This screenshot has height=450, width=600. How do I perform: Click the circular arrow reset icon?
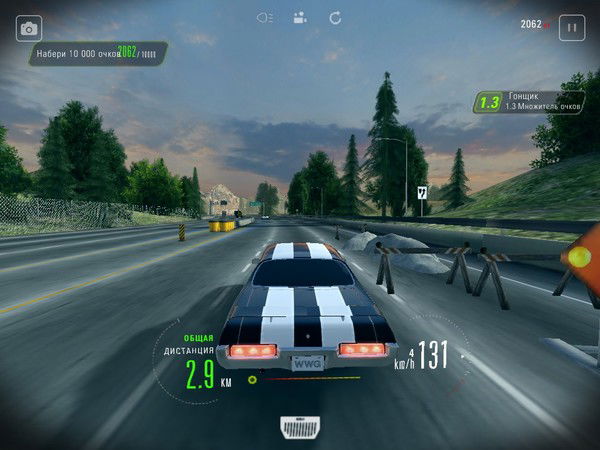[x=335, y=17]
